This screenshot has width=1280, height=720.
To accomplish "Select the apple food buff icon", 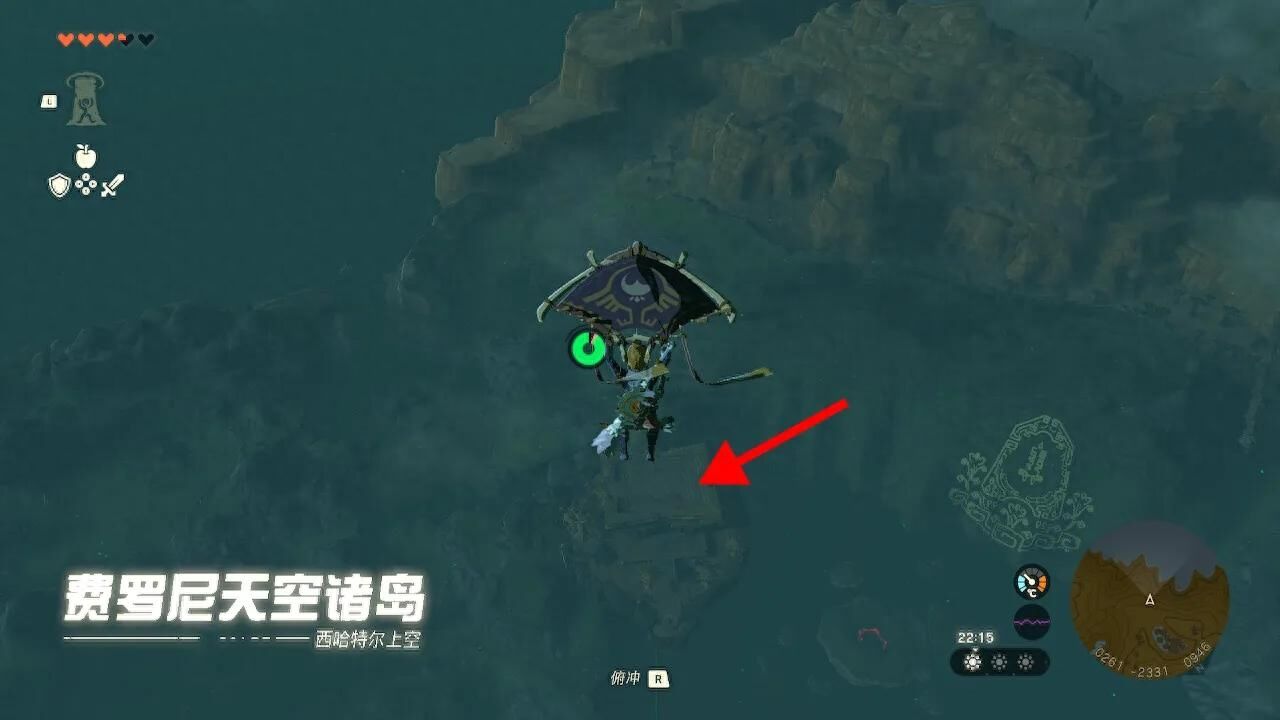I will (x=85, y=156).
